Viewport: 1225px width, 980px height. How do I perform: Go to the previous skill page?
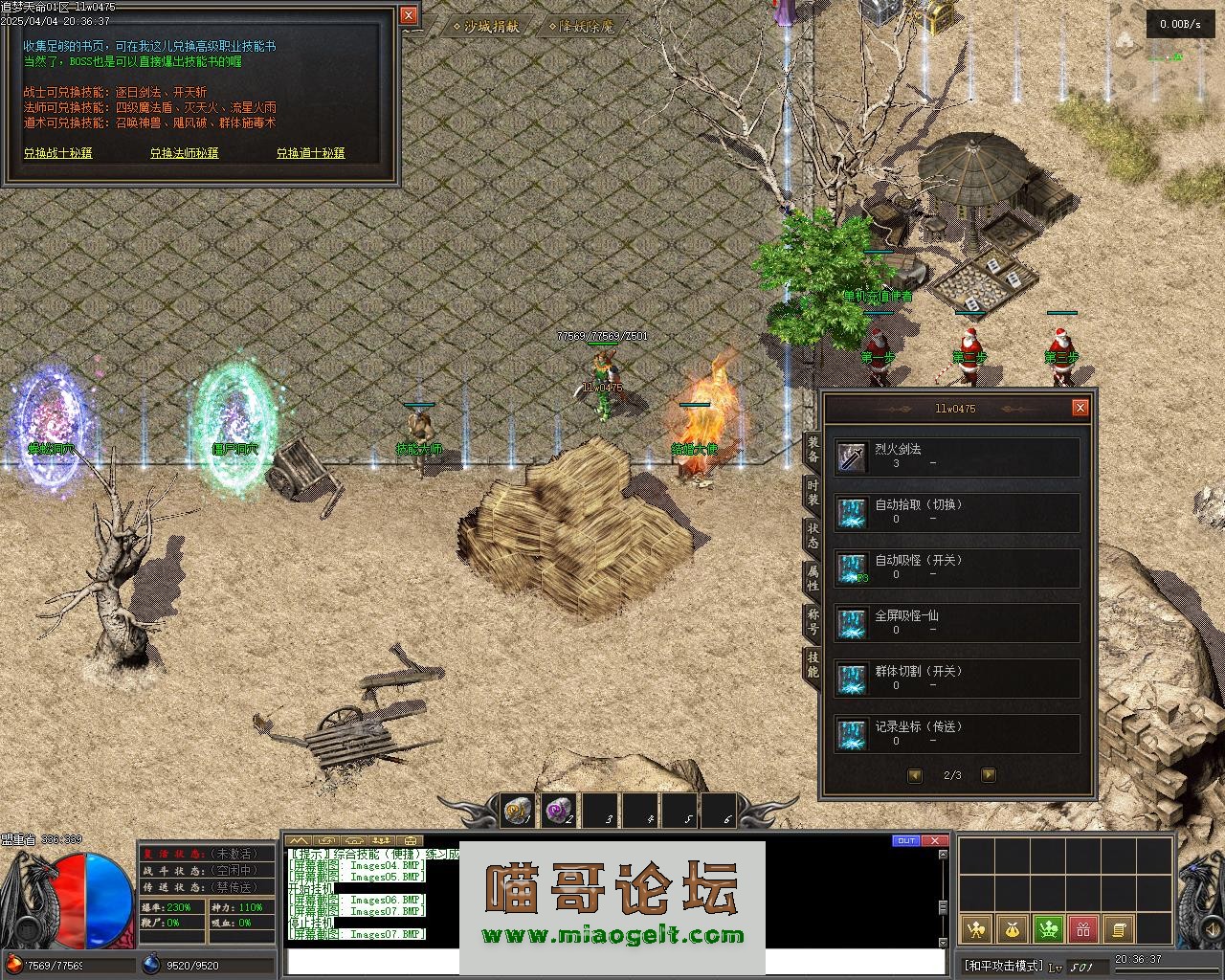click(915, 775)
